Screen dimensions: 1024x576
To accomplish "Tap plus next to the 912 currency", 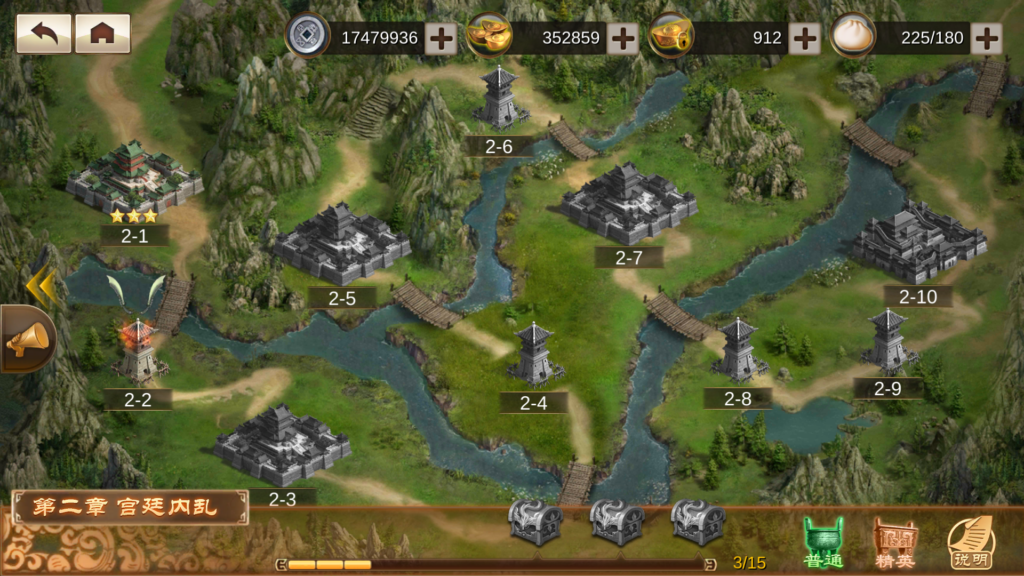I will click(x=804, y=39).
